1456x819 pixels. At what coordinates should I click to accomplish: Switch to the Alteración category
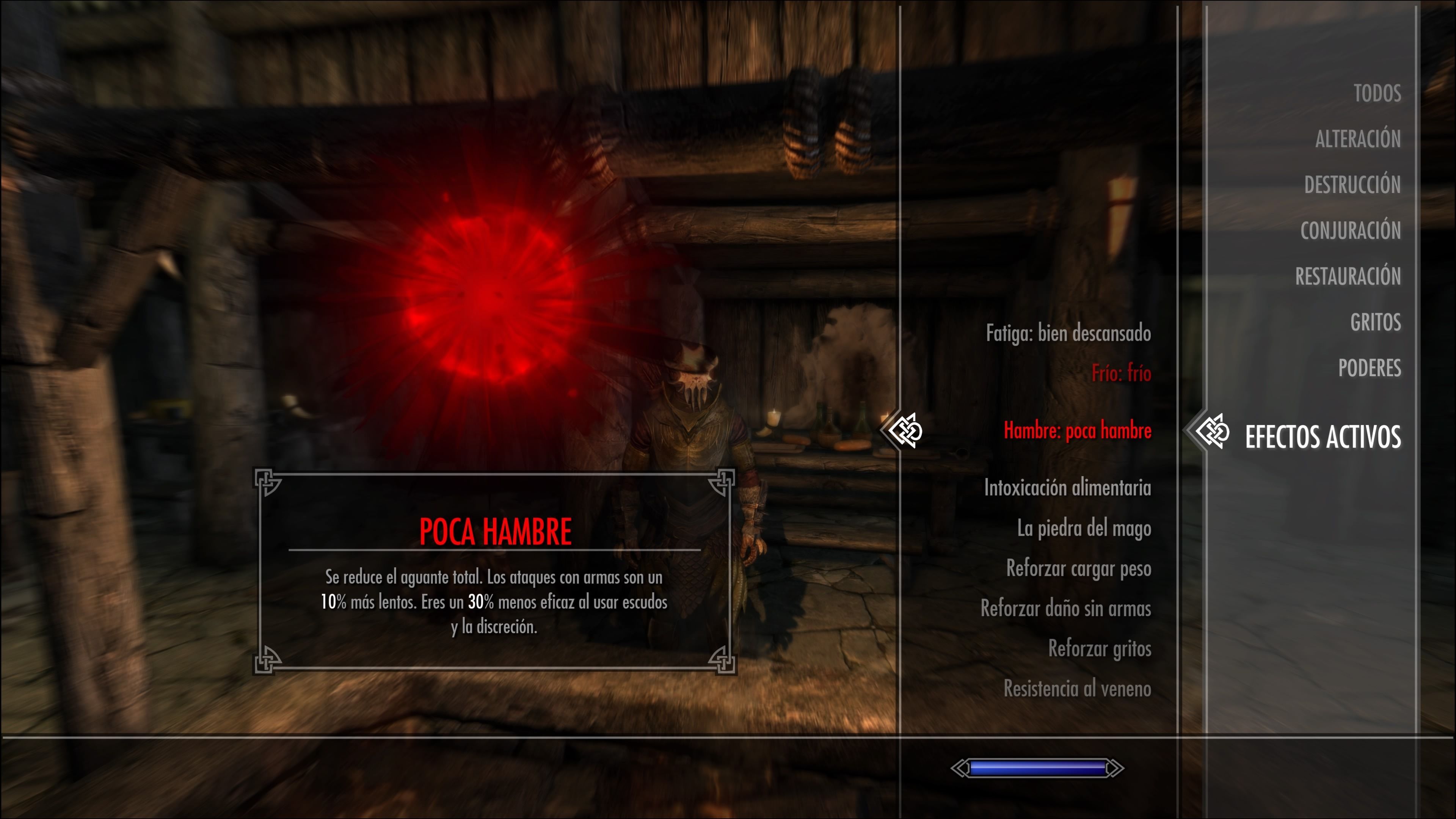click(1358, 139)
